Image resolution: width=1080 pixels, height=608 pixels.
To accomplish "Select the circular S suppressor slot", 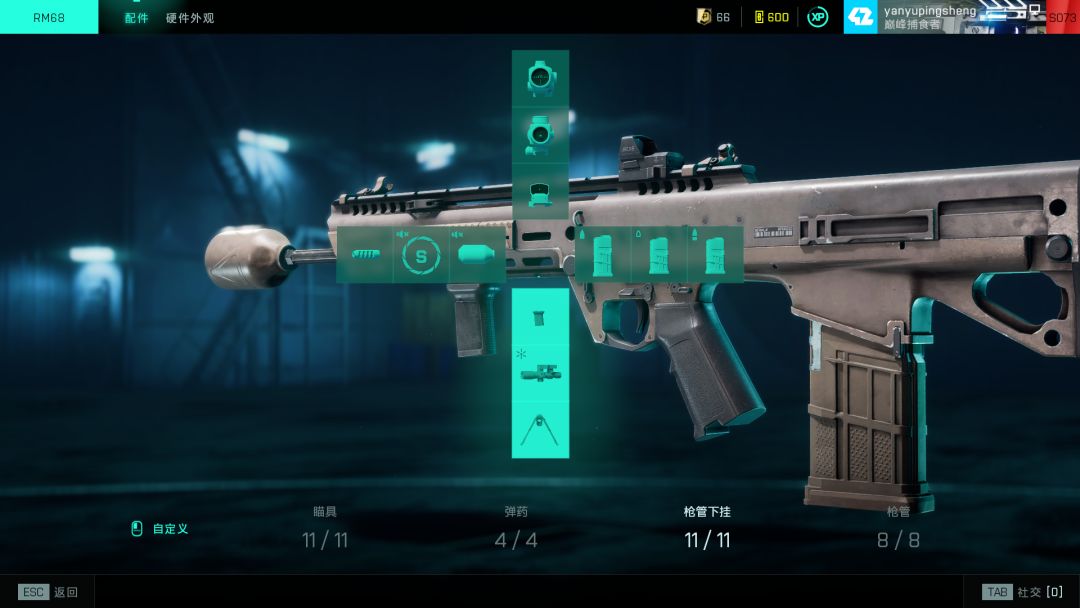I will click(421, 255).
